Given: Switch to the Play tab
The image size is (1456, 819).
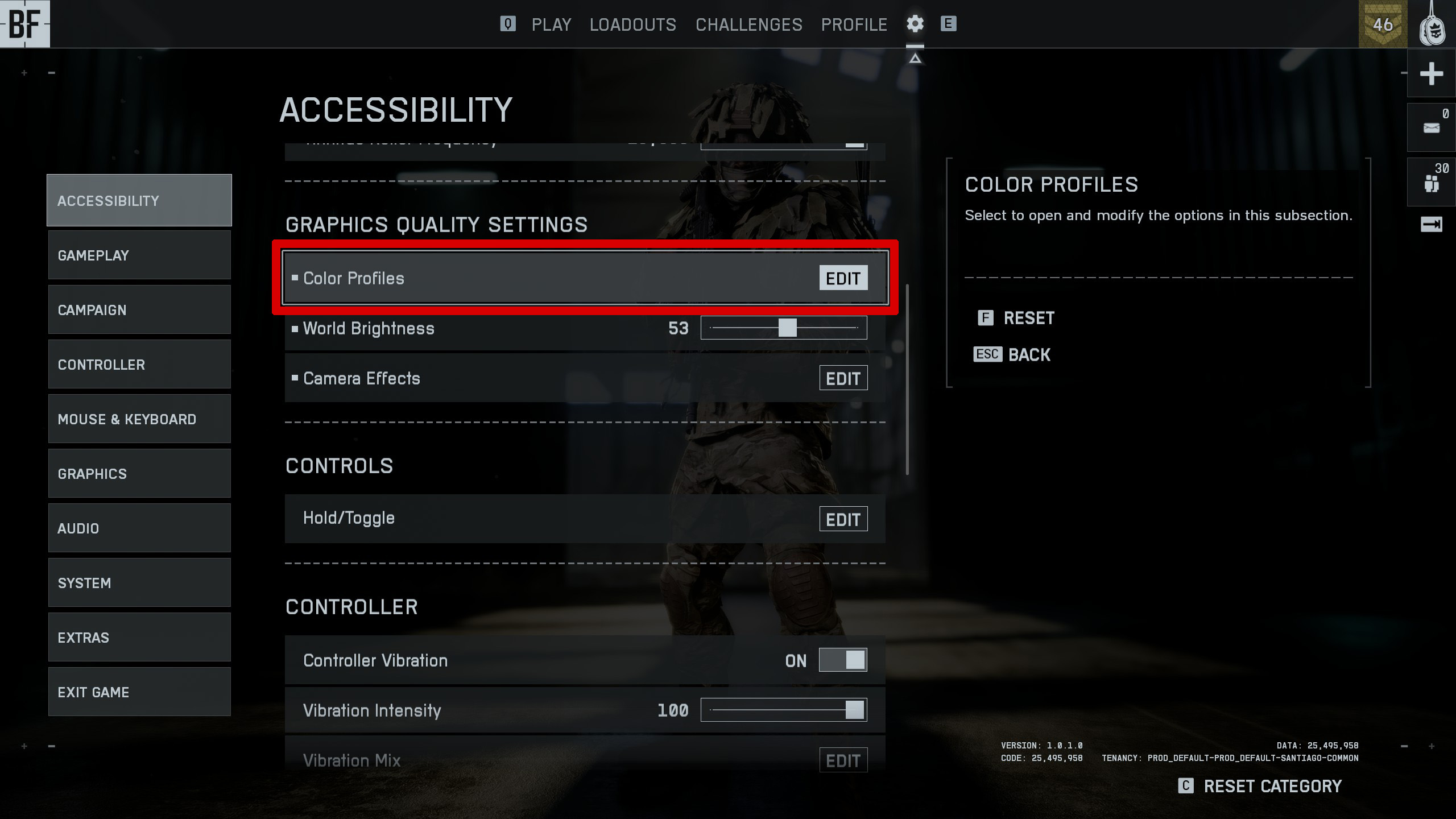Looking at the screenshot, I should coord(551,24).
